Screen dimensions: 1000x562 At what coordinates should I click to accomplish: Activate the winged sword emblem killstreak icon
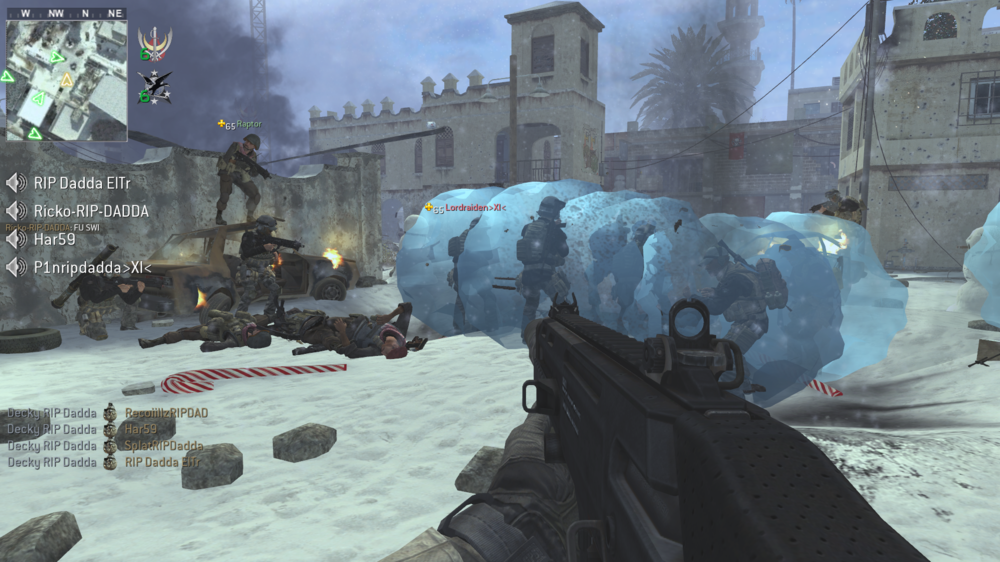[x=155, y=43]
